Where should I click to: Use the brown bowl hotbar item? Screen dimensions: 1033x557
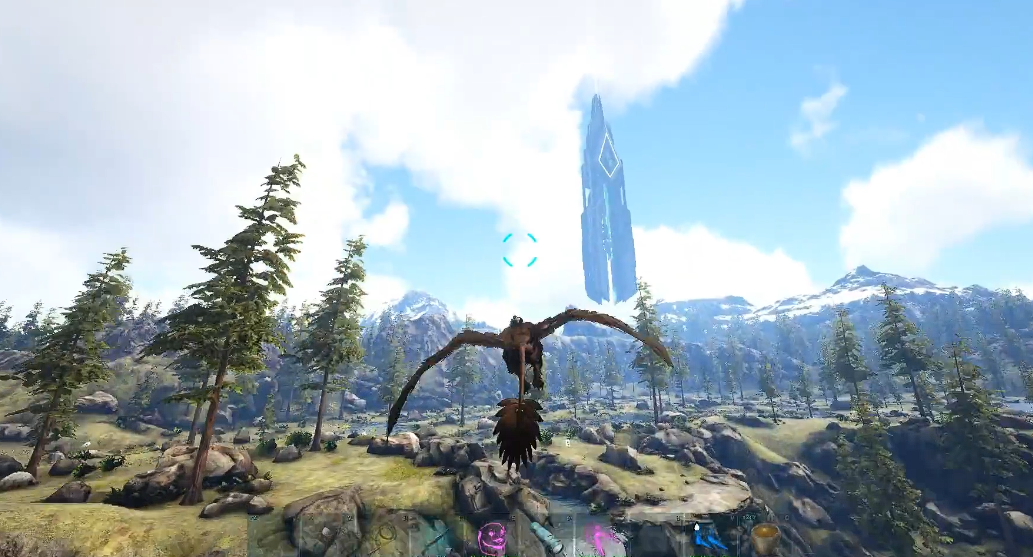(x=765, y=538)
